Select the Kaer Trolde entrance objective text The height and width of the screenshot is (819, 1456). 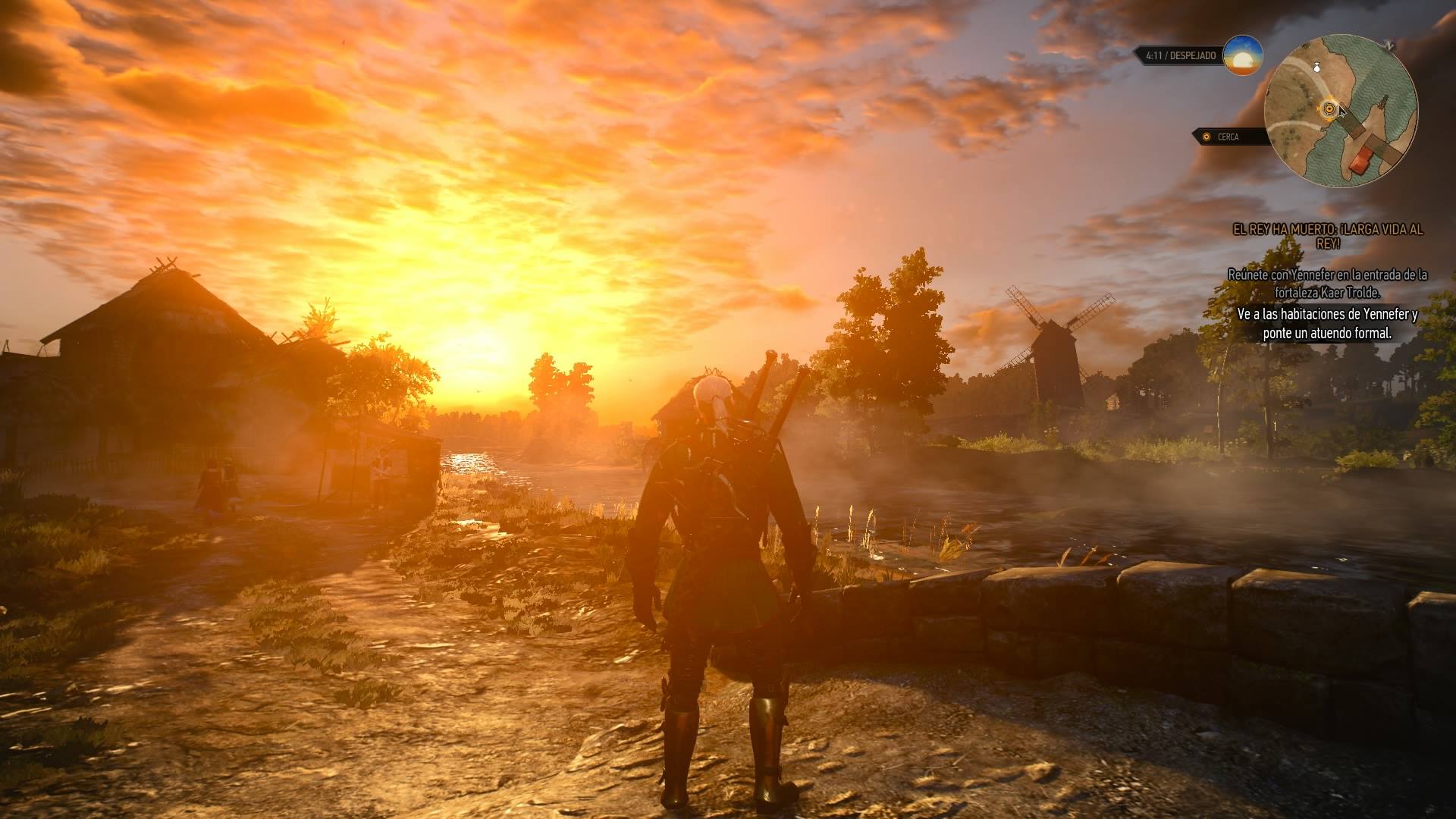click(1327, 283)
